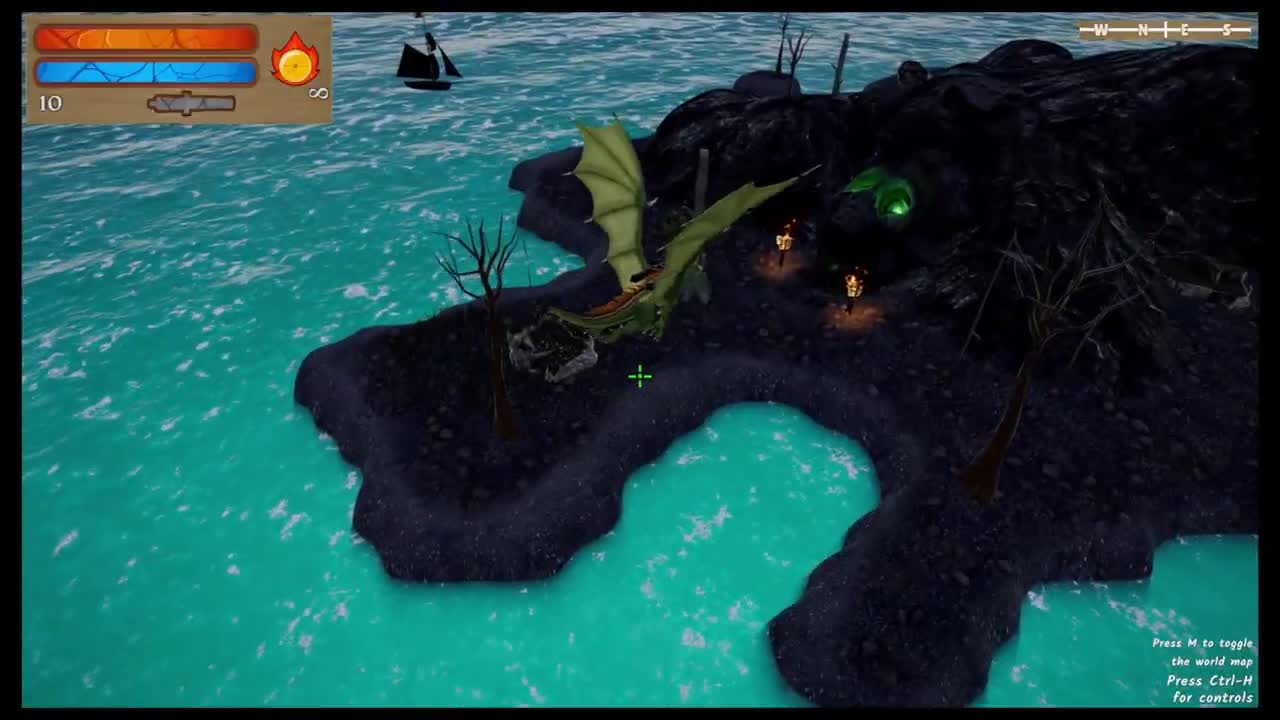
Task: Click the West marker on the compass
Action: 1102,30
